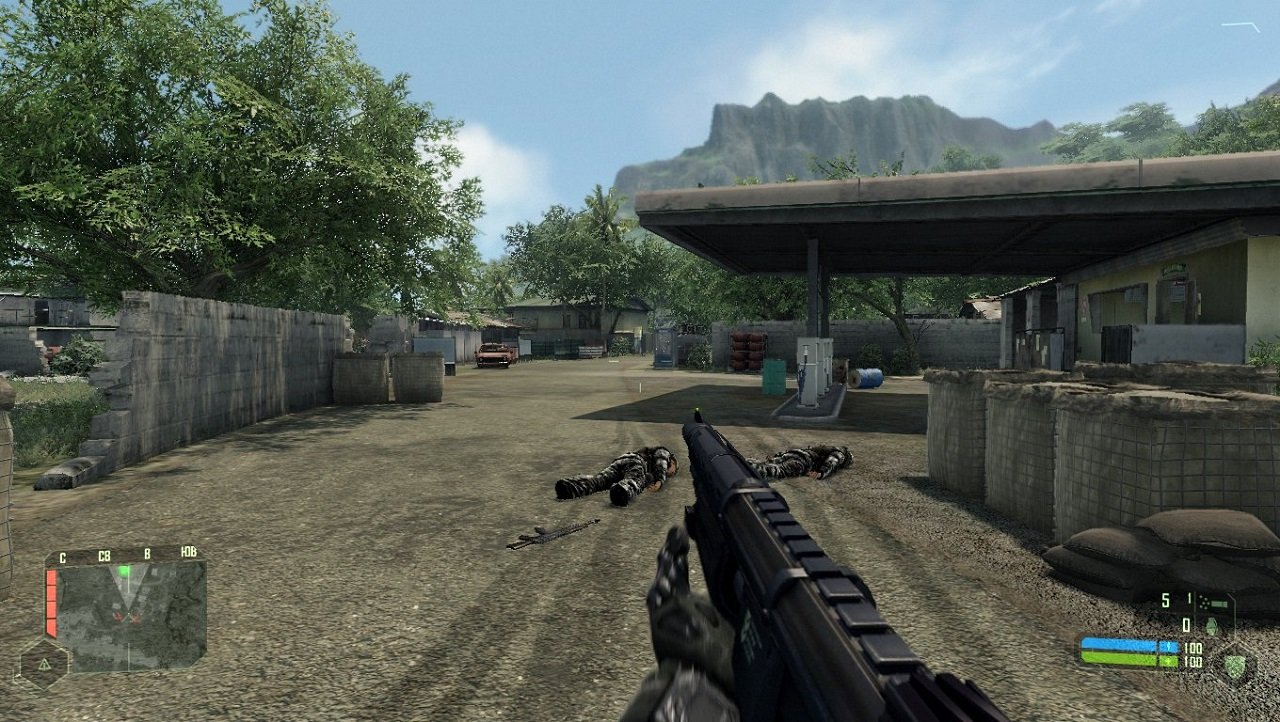Viewport: 1280px width, 722px height.
Task: Click the lightning bolt energy symbol
Action: tap(1168, 646)
